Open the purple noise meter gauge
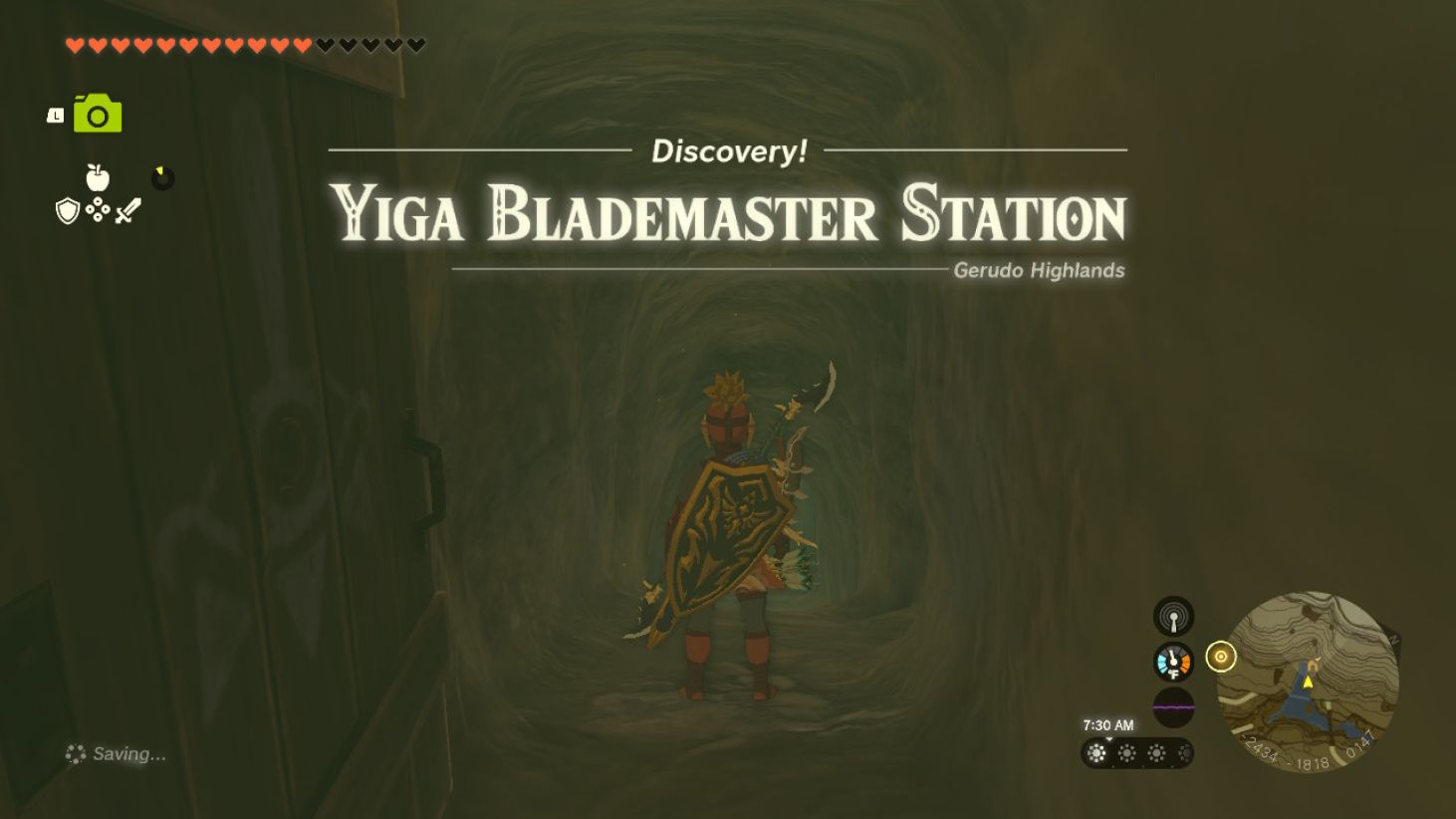Viewport: 1456px width, 819px height. click(x=1173, y=707)
